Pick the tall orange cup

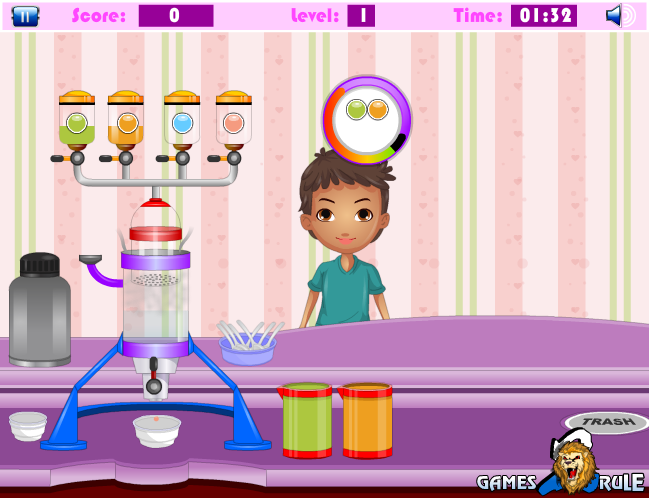pos(367,420)
